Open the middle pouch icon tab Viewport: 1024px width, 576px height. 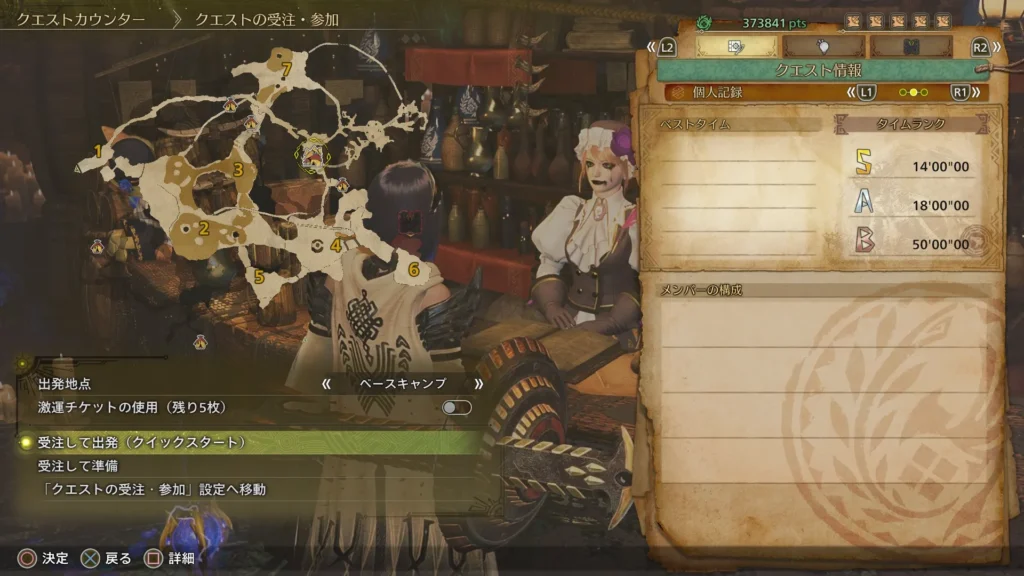(x=824, y=46)
